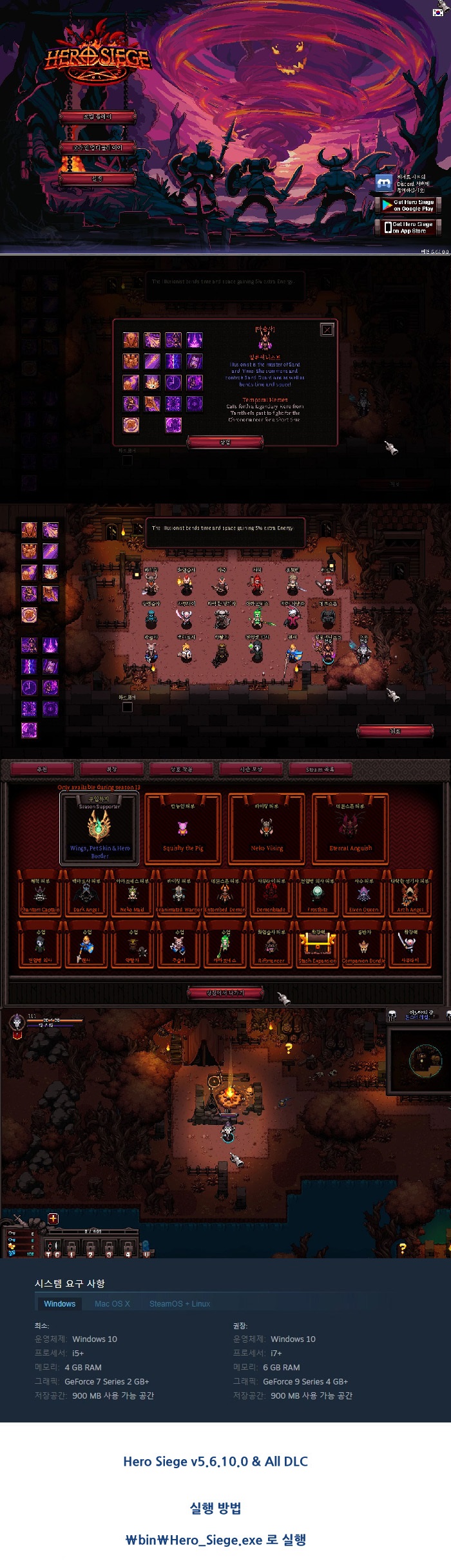The image size is (451, 1568).
Task: Pick the Eternal Anguish skin
Action: 350,828
